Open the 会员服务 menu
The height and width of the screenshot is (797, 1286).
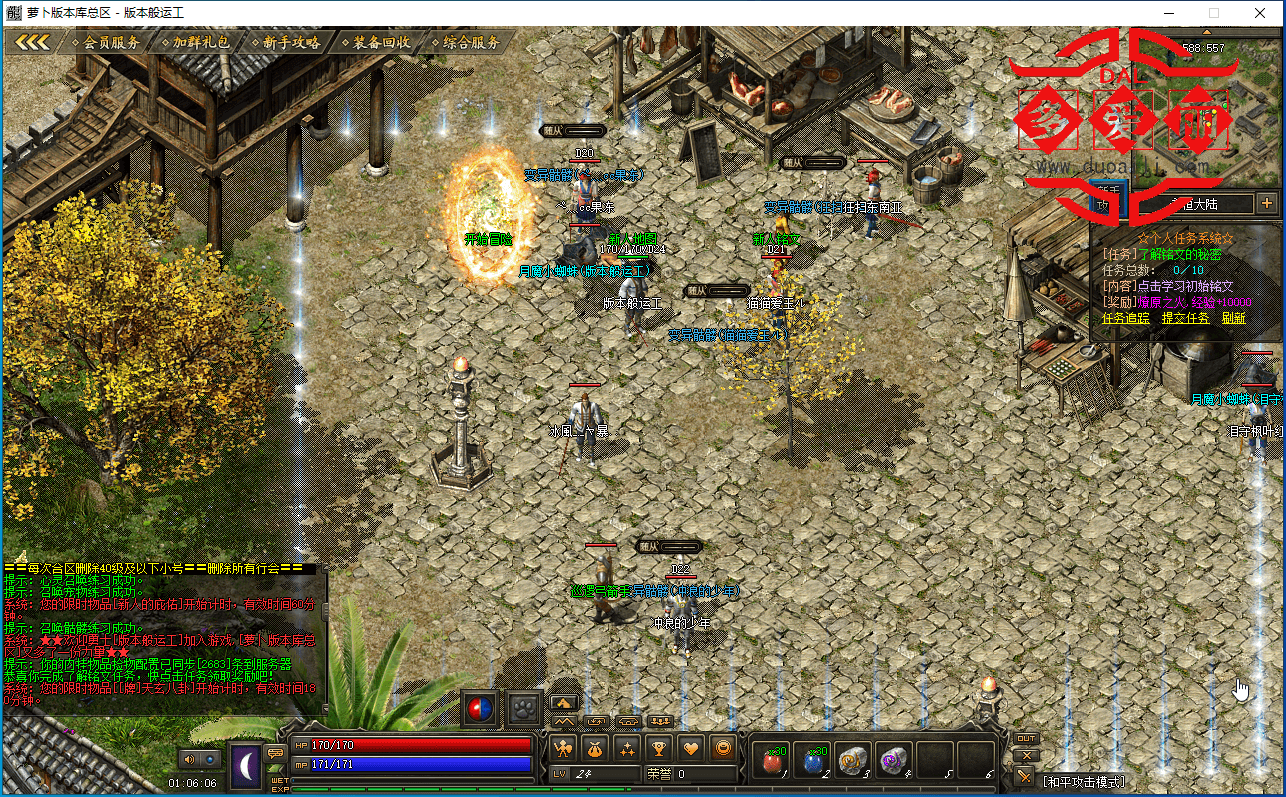(x=111, y=43)
